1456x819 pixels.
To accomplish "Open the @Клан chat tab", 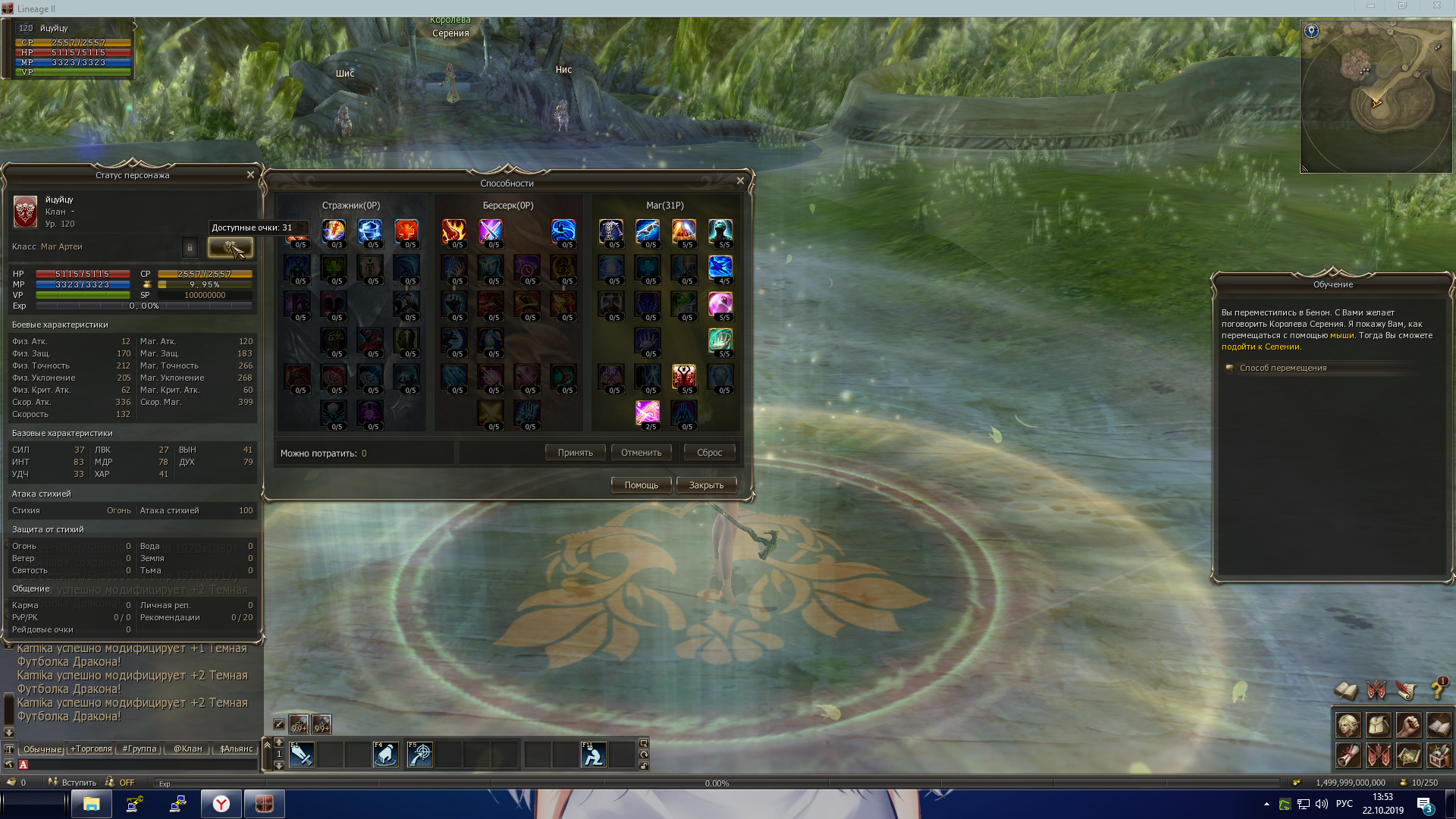I will tap(188, 748).
